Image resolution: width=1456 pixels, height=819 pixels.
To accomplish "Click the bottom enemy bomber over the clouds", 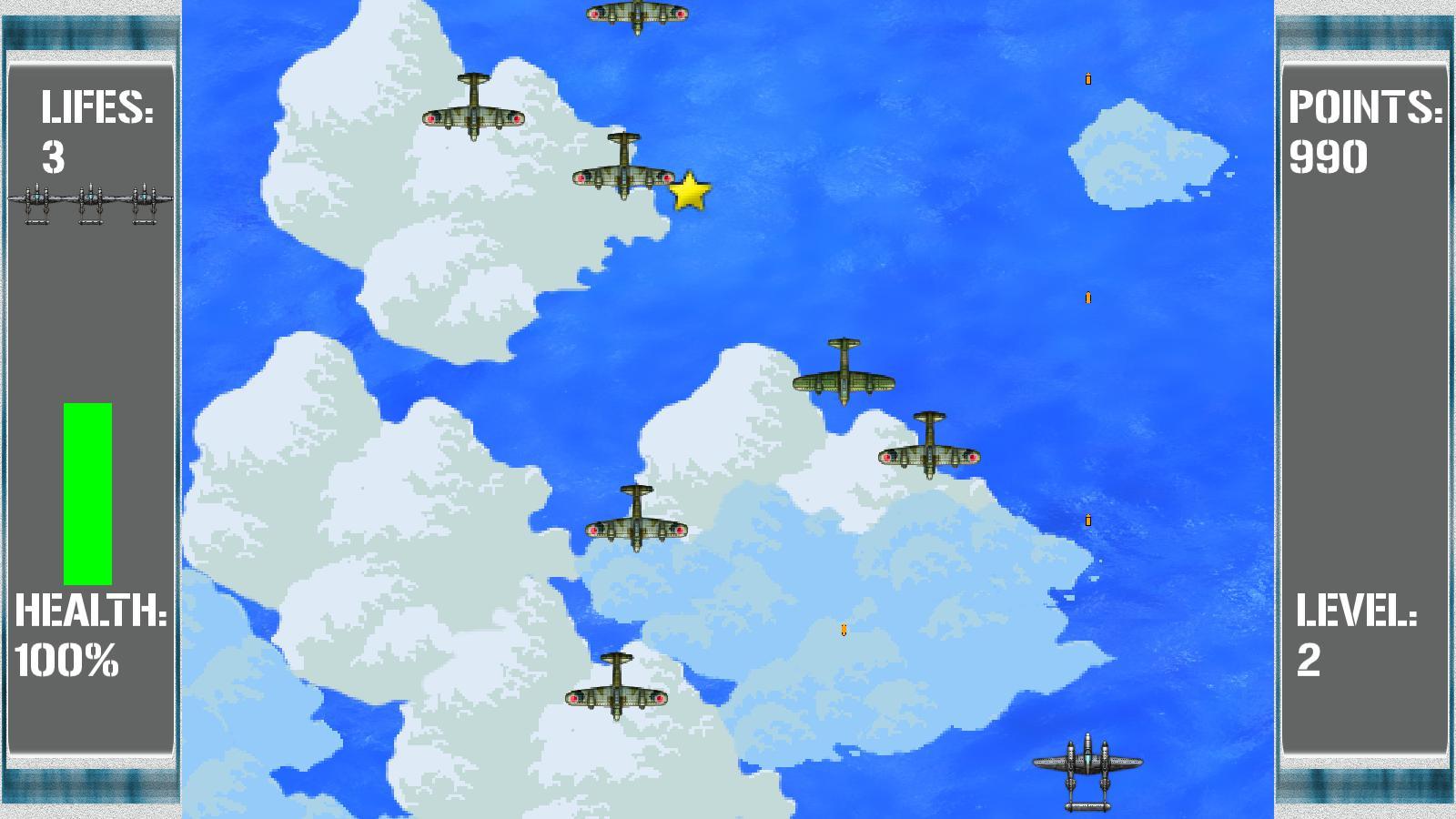I will click(616, 689).
